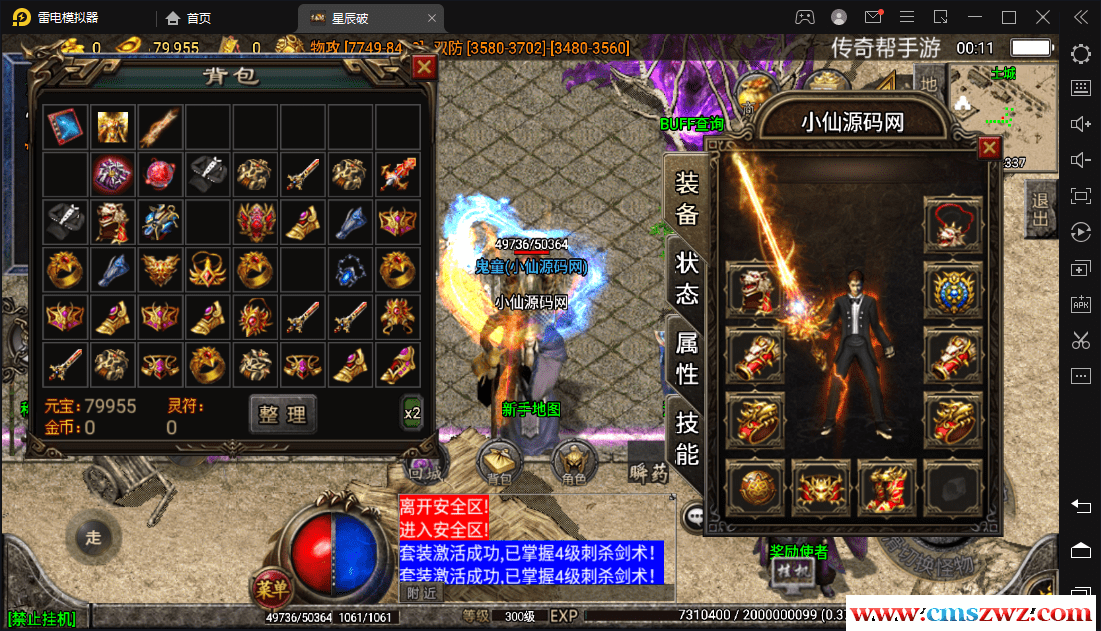Pick the red orb item slot

(x=160, y=175)
